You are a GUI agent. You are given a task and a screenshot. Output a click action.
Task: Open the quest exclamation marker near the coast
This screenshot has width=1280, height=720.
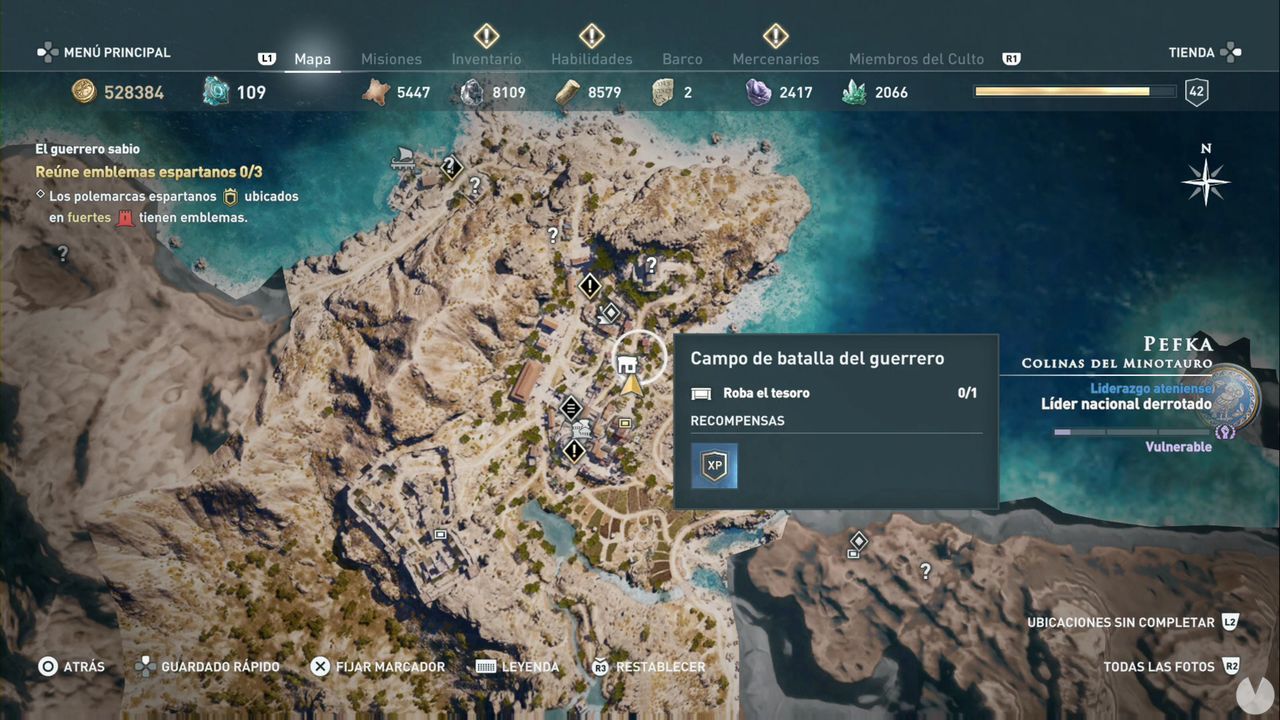pos(589,286)
